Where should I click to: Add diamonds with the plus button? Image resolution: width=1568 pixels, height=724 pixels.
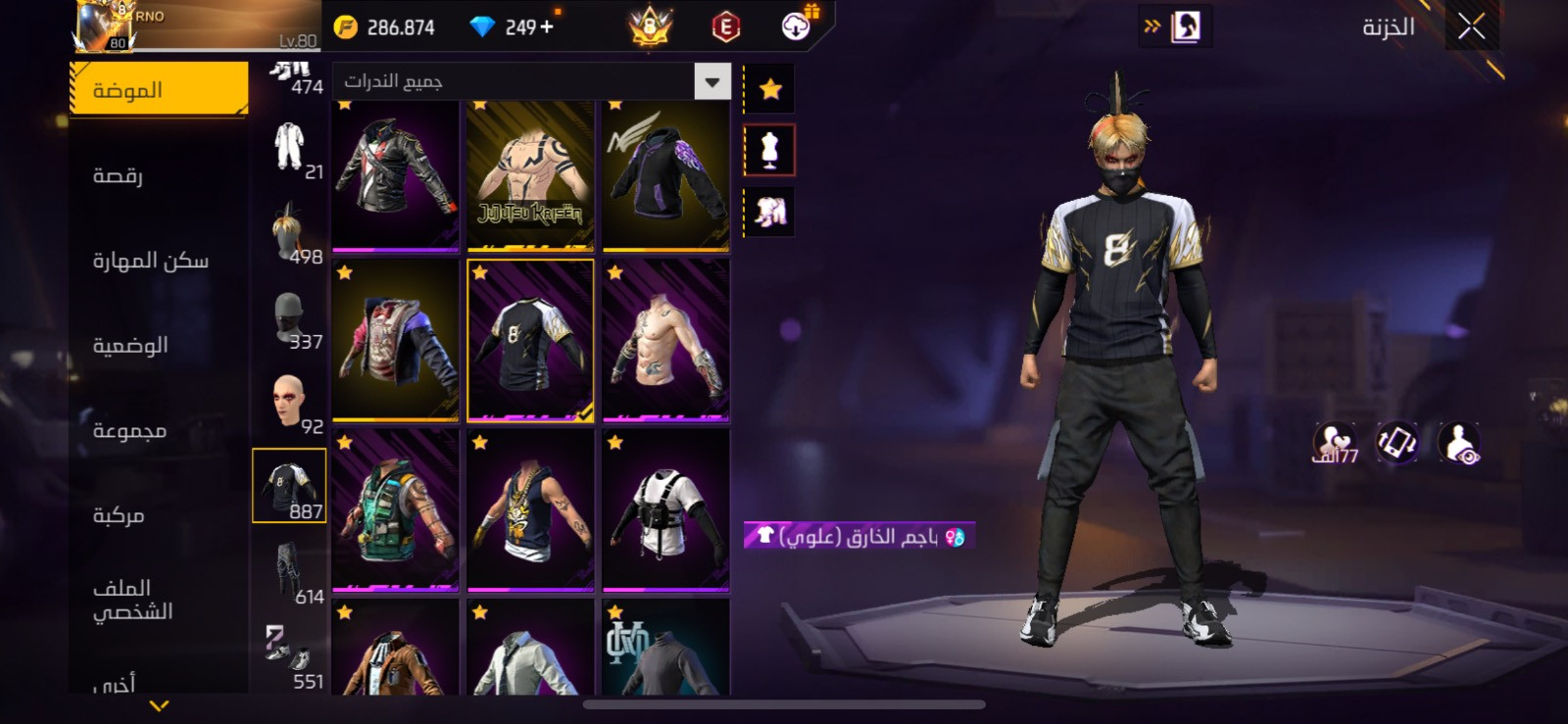[547, 27]
